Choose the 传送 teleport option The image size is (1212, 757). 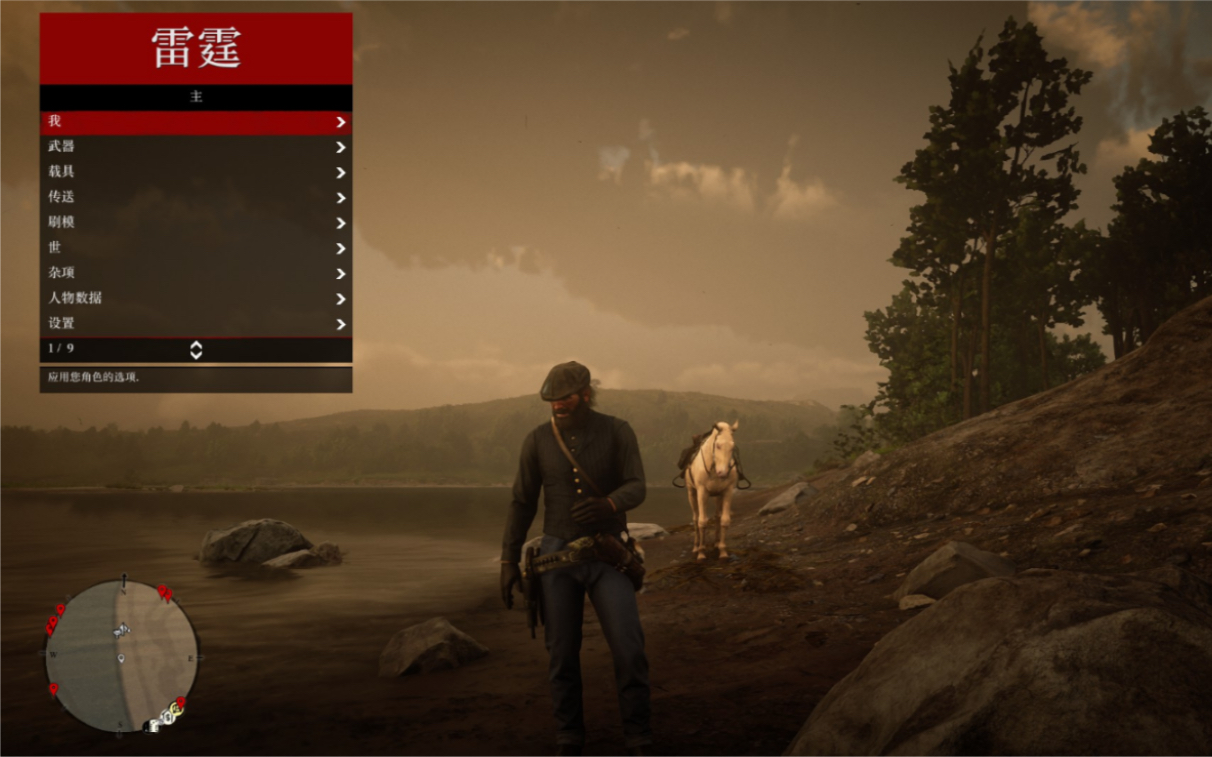pyautogui.click(x=196, y=198)
